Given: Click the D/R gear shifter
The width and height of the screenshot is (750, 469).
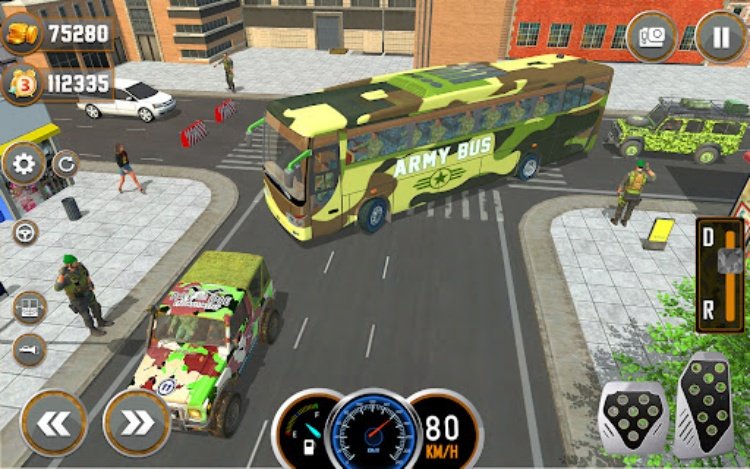Looking at the screenshot, I should (720, 270).
